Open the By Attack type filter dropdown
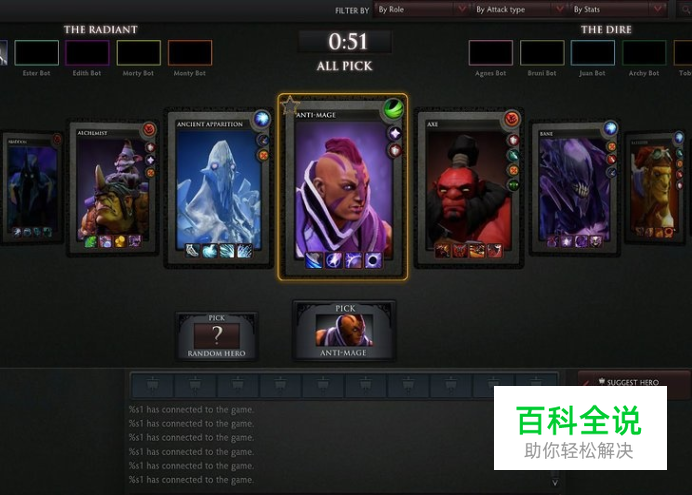 tap(516, 9)
